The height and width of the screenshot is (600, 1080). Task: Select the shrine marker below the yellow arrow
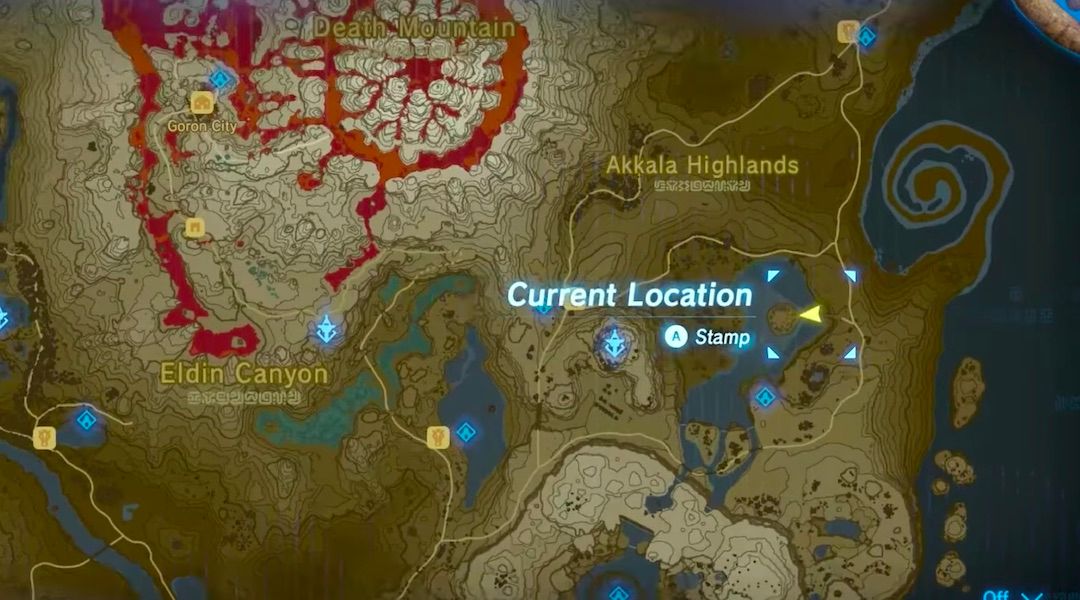[765, 397]
